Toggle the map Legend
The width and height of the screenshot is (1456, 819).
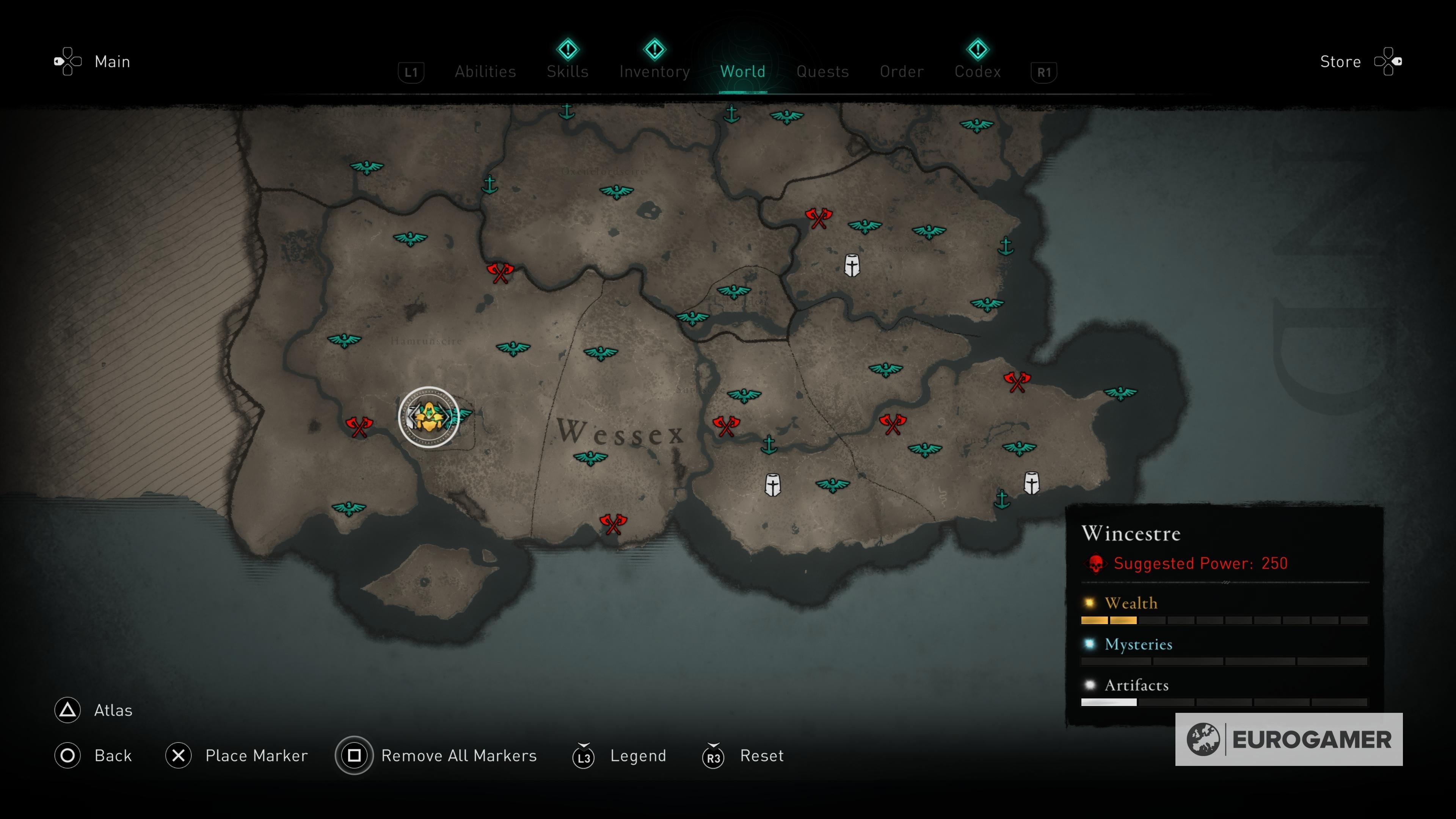pos(637,756)
